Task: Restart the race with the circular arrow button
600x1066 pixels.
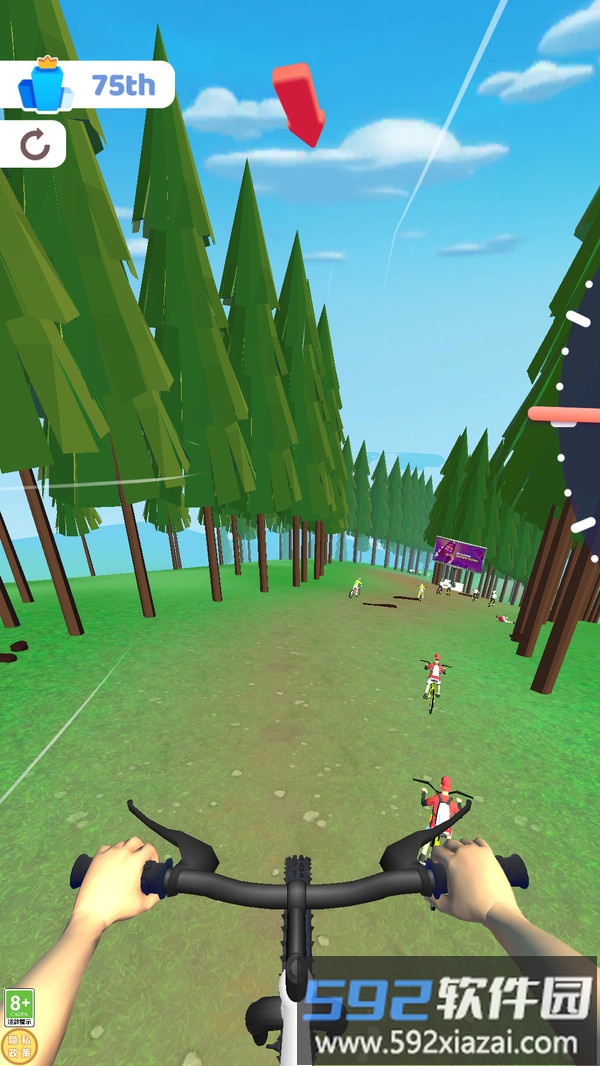Action: 34,146
